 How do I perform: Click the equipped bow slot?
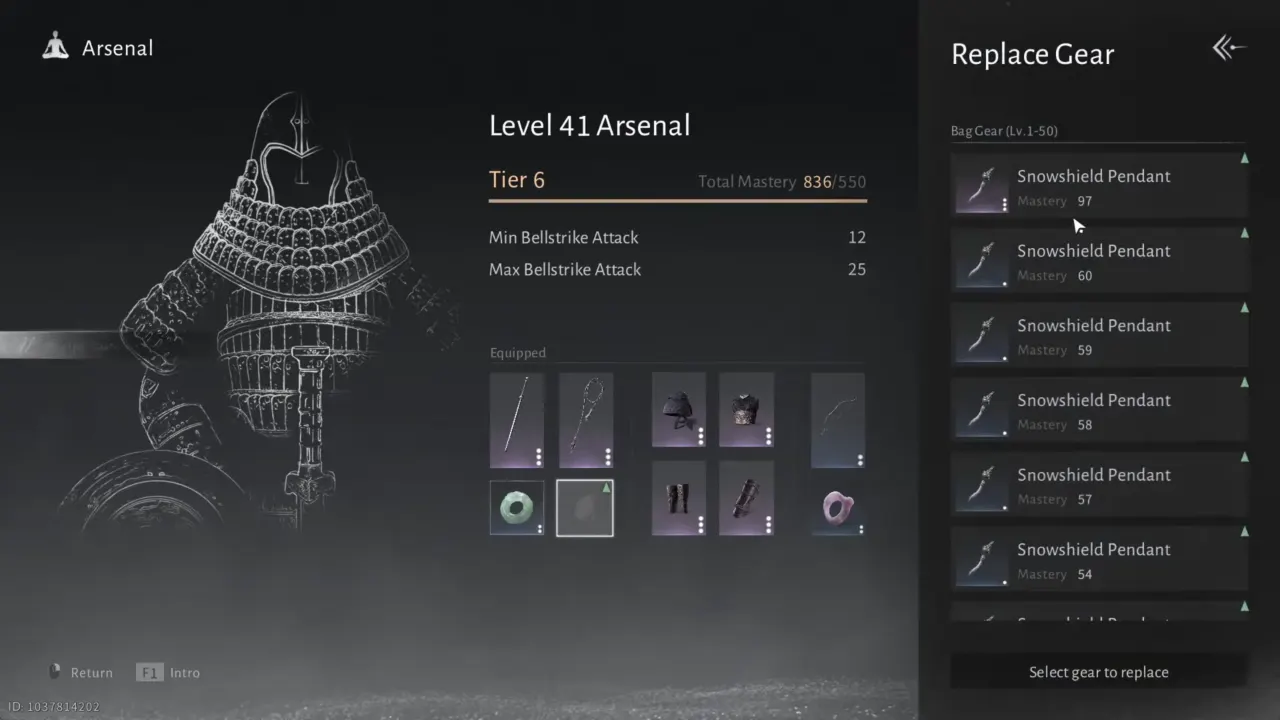837,420
